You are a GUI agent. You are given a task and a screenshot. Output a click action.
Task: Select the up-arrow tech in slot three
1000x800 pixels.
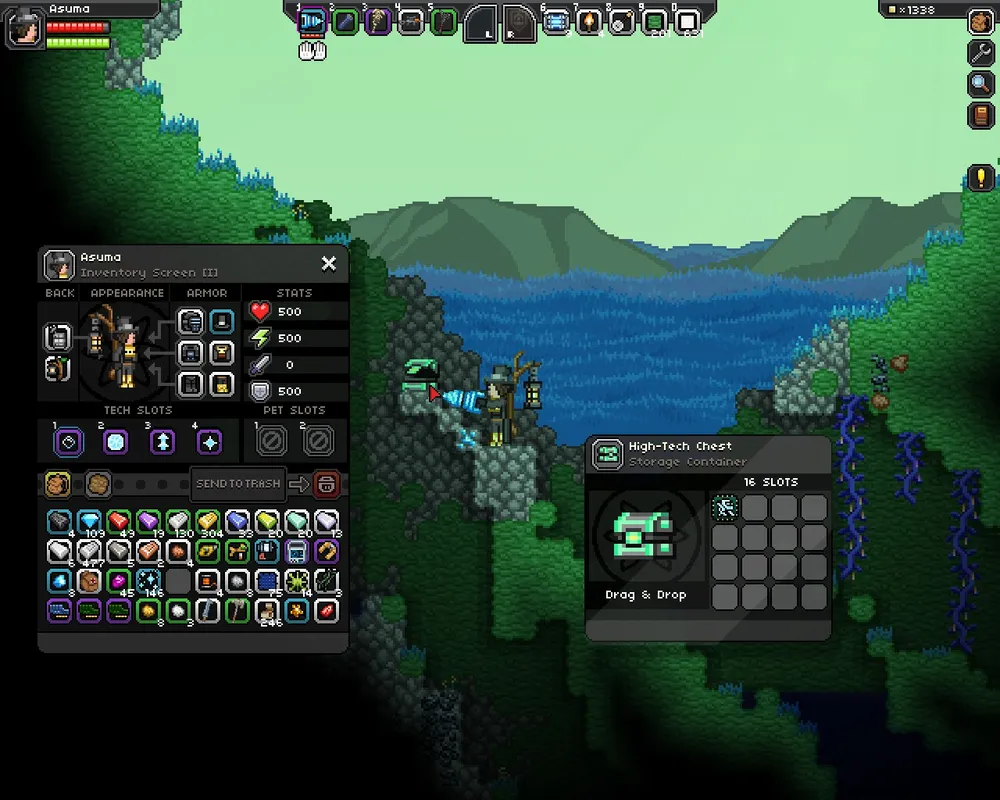point(163,441)
